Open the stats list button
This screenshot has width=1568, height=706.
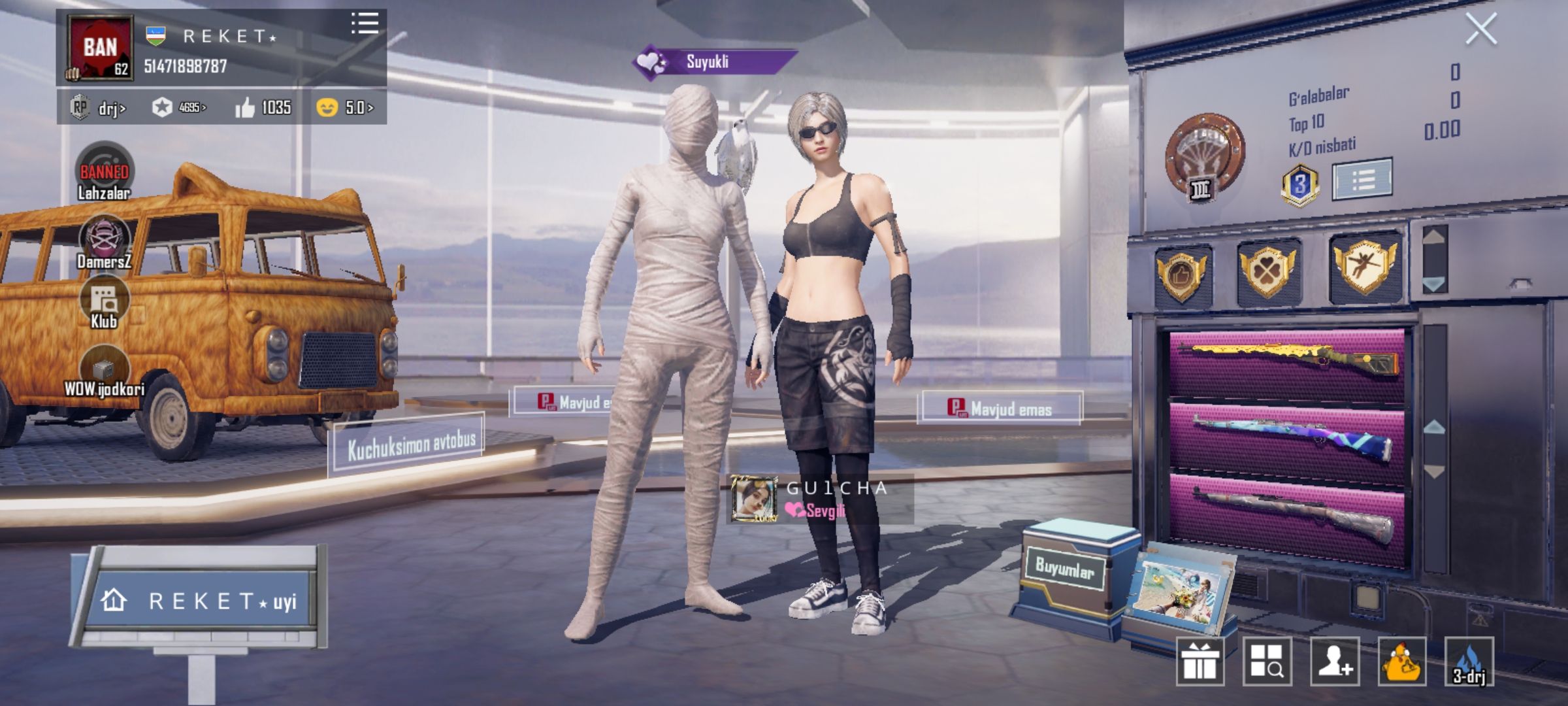point(1362,178)
